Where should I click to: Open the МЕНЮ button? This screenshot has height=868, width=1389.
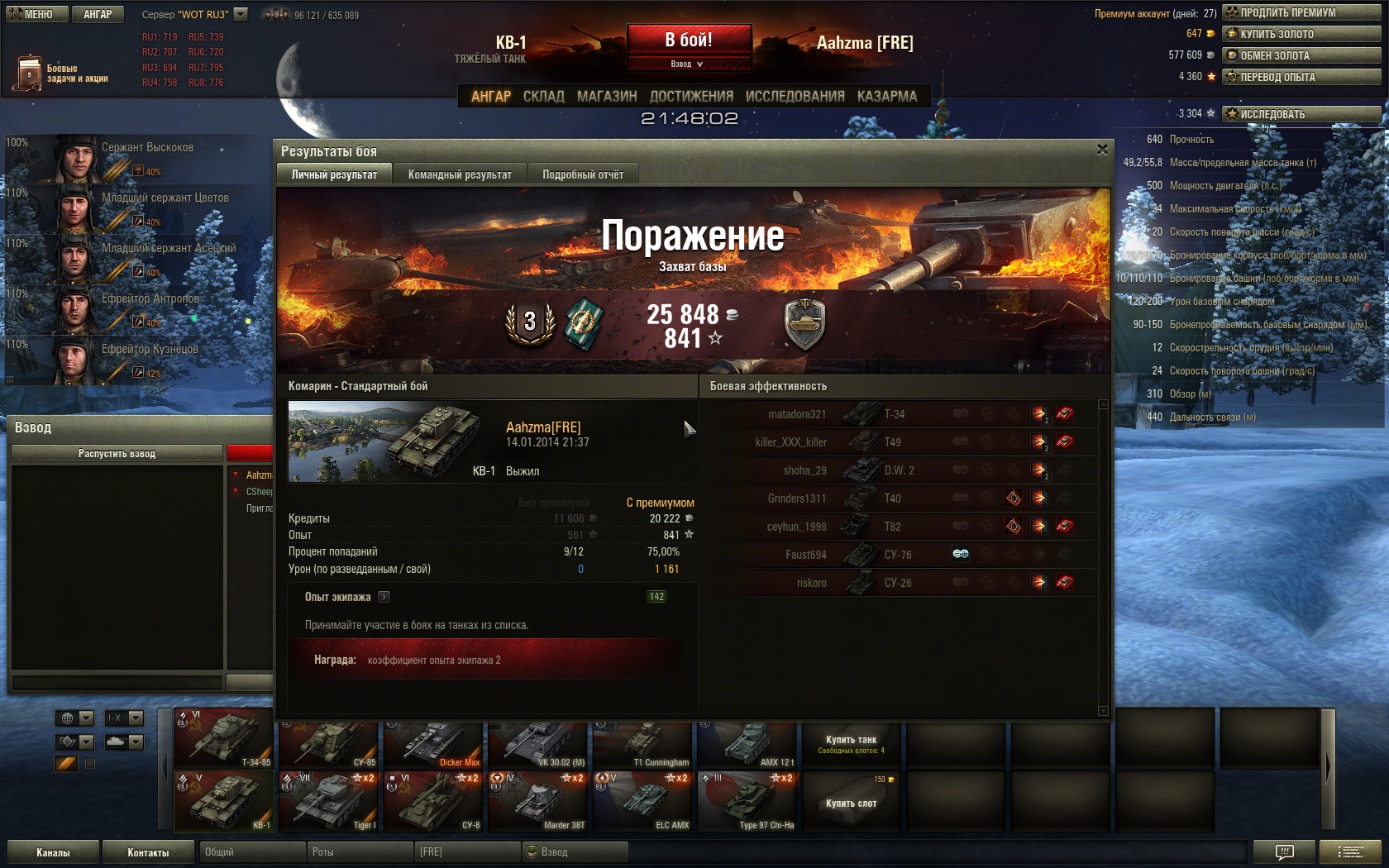coord(34,14)
